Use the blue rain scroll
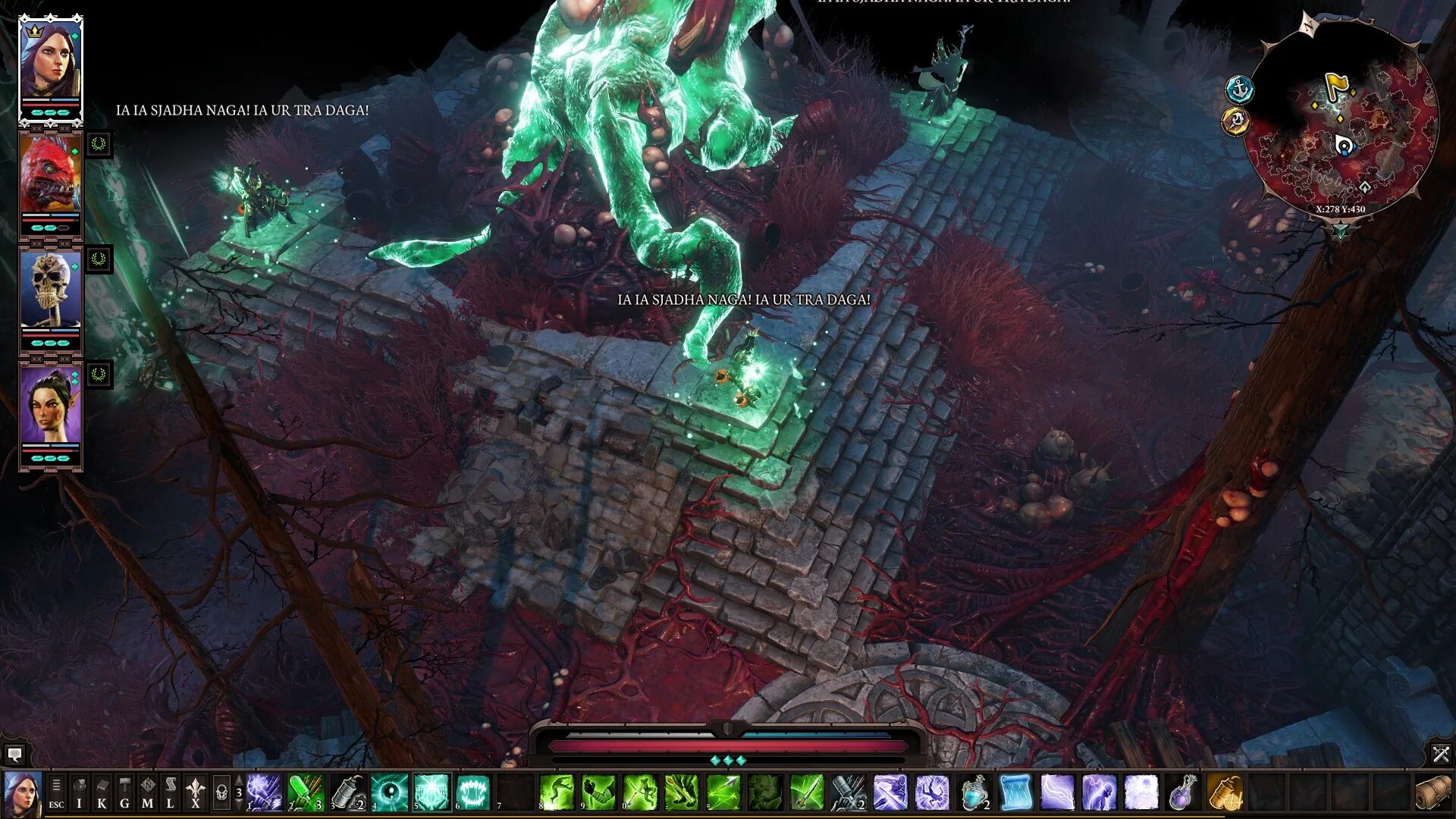The height and width of the screenshot is (819, 1456). [x=1015, y=793]
